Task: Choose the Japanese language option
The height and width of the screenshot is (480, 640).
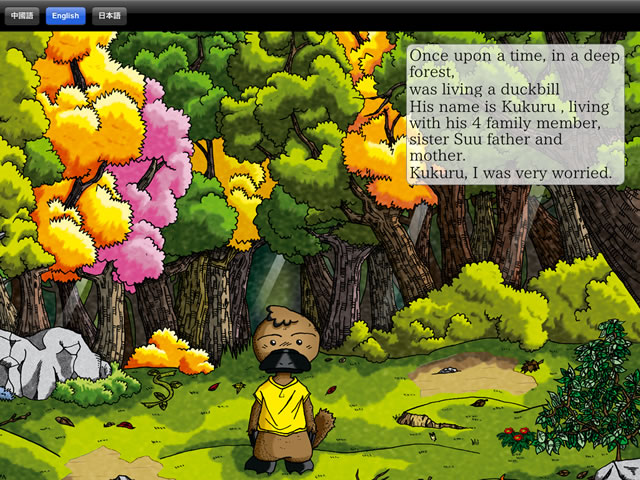Action: point(109,16)
